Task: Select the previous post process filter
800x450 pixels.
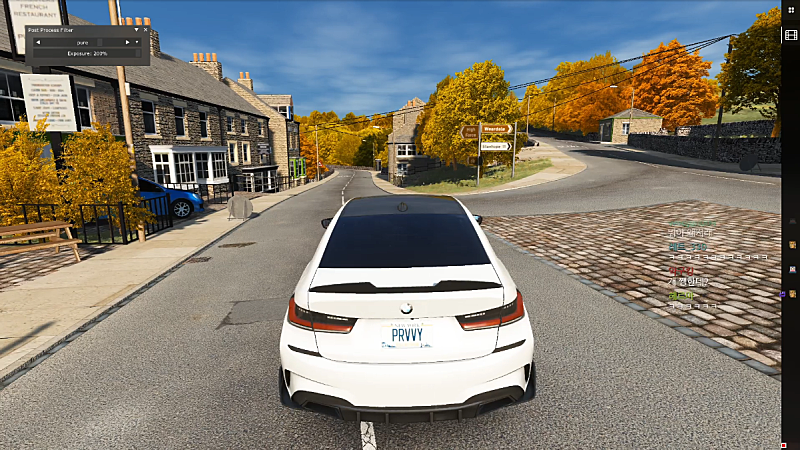Action: (38, 42)
